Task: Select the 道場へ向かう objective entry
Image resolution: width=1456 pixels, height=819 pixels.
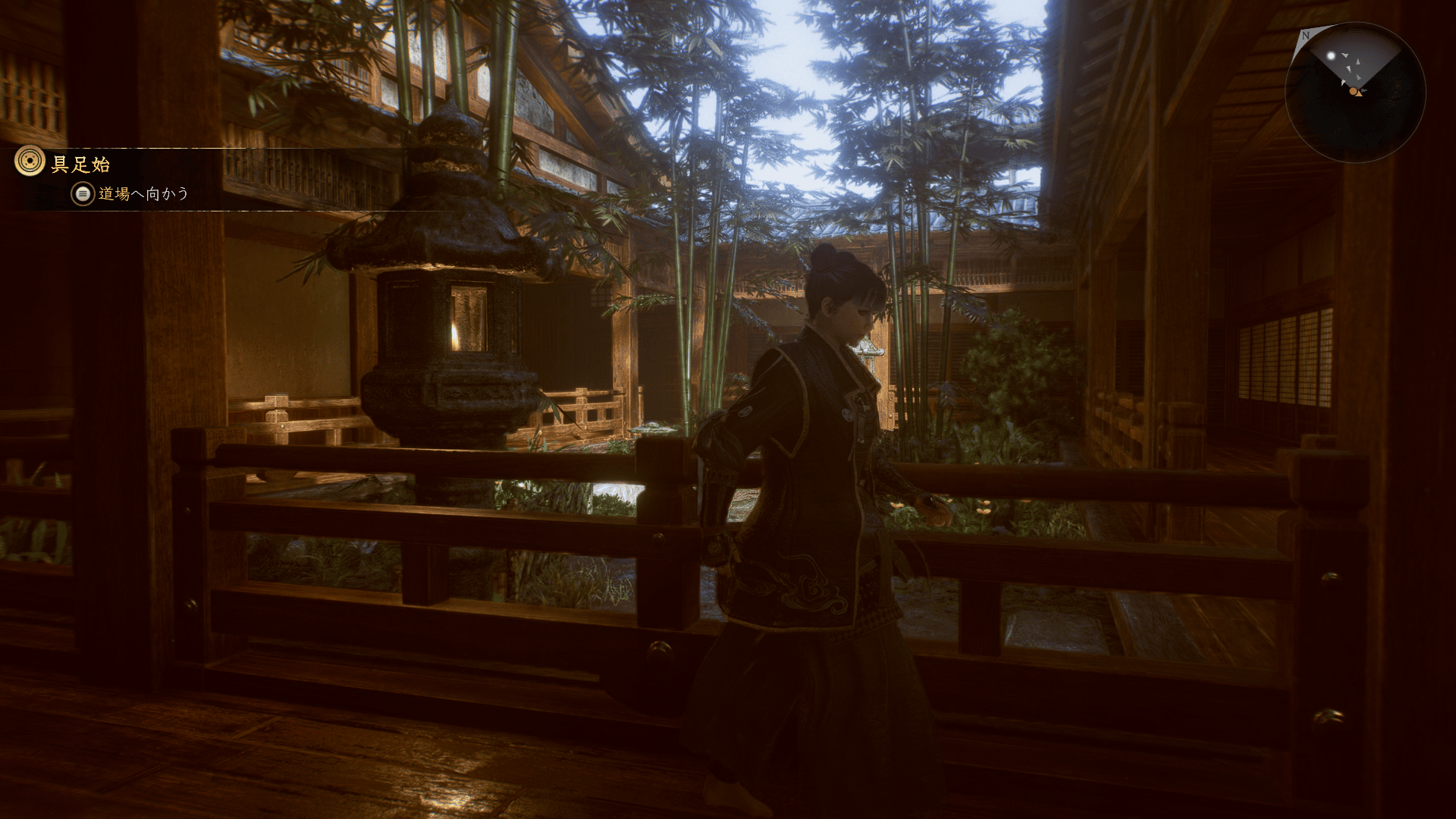Action: coord(143,194)
